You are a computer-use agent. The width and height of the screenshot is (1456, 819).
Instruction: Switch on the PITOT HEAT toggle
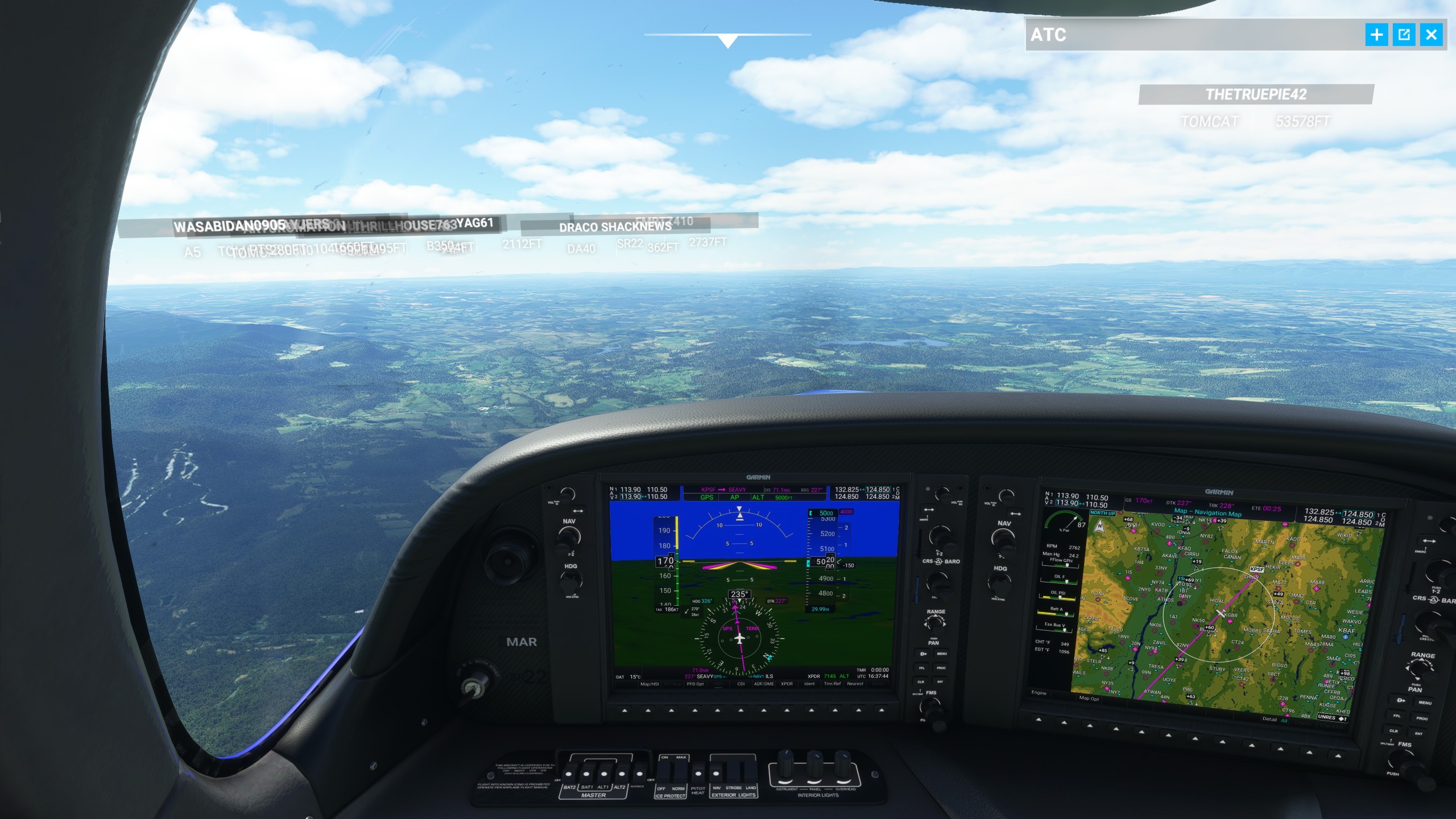(698, 773)
